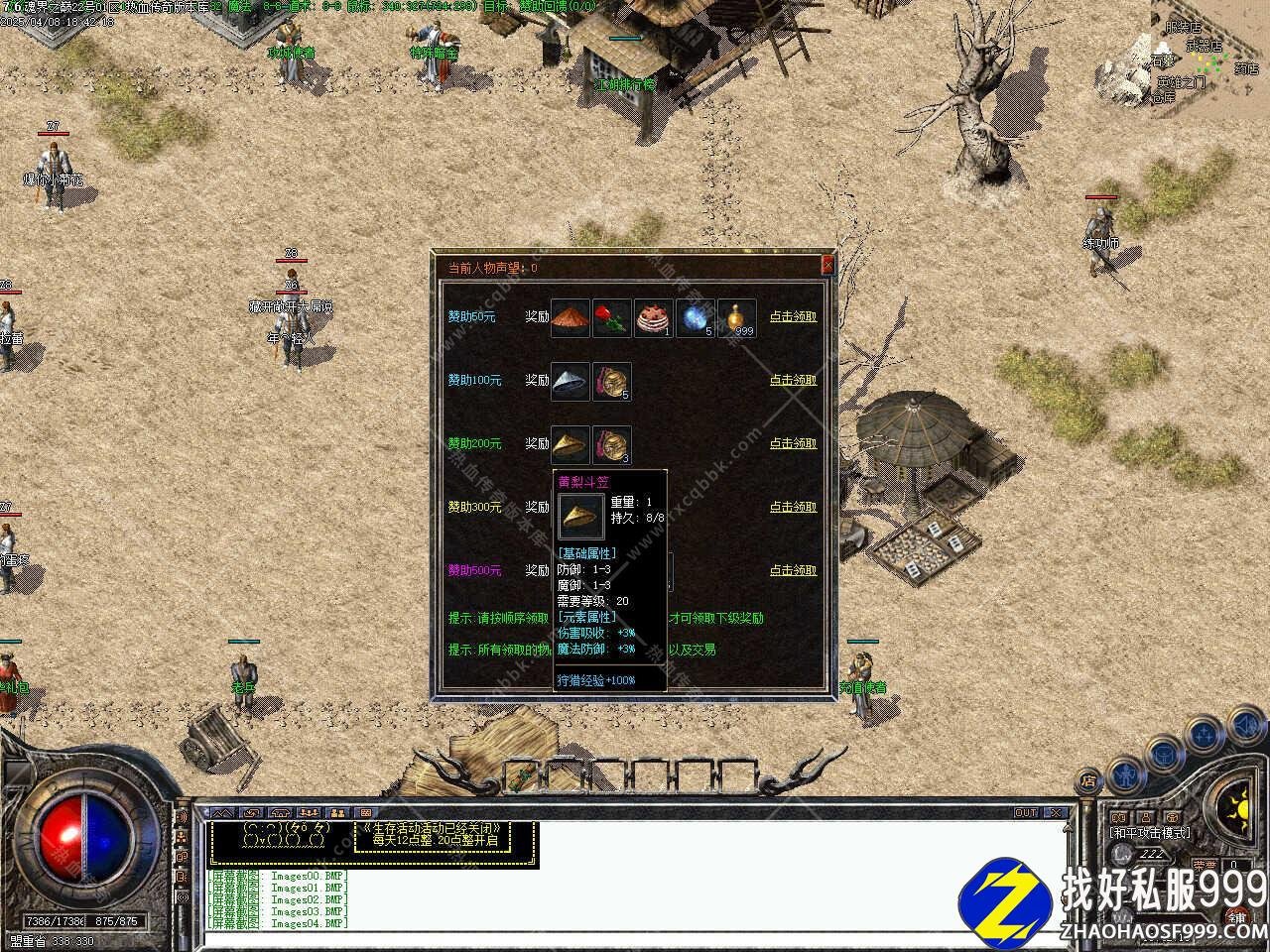
Task: Select the silver bamboo hat reward
Action: (x=570, y=382)
